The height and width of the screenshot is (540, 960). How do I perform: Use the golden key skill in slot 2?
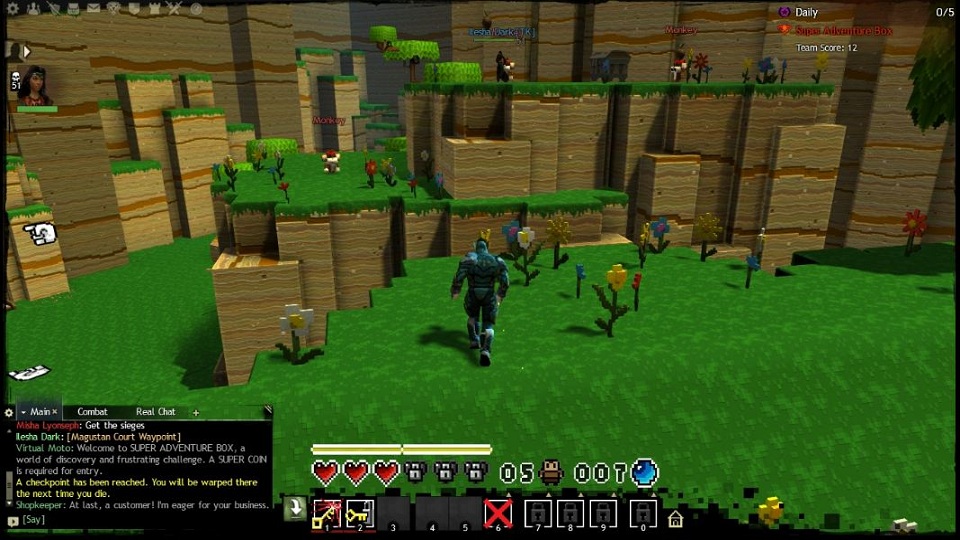(x=360, y=514)
